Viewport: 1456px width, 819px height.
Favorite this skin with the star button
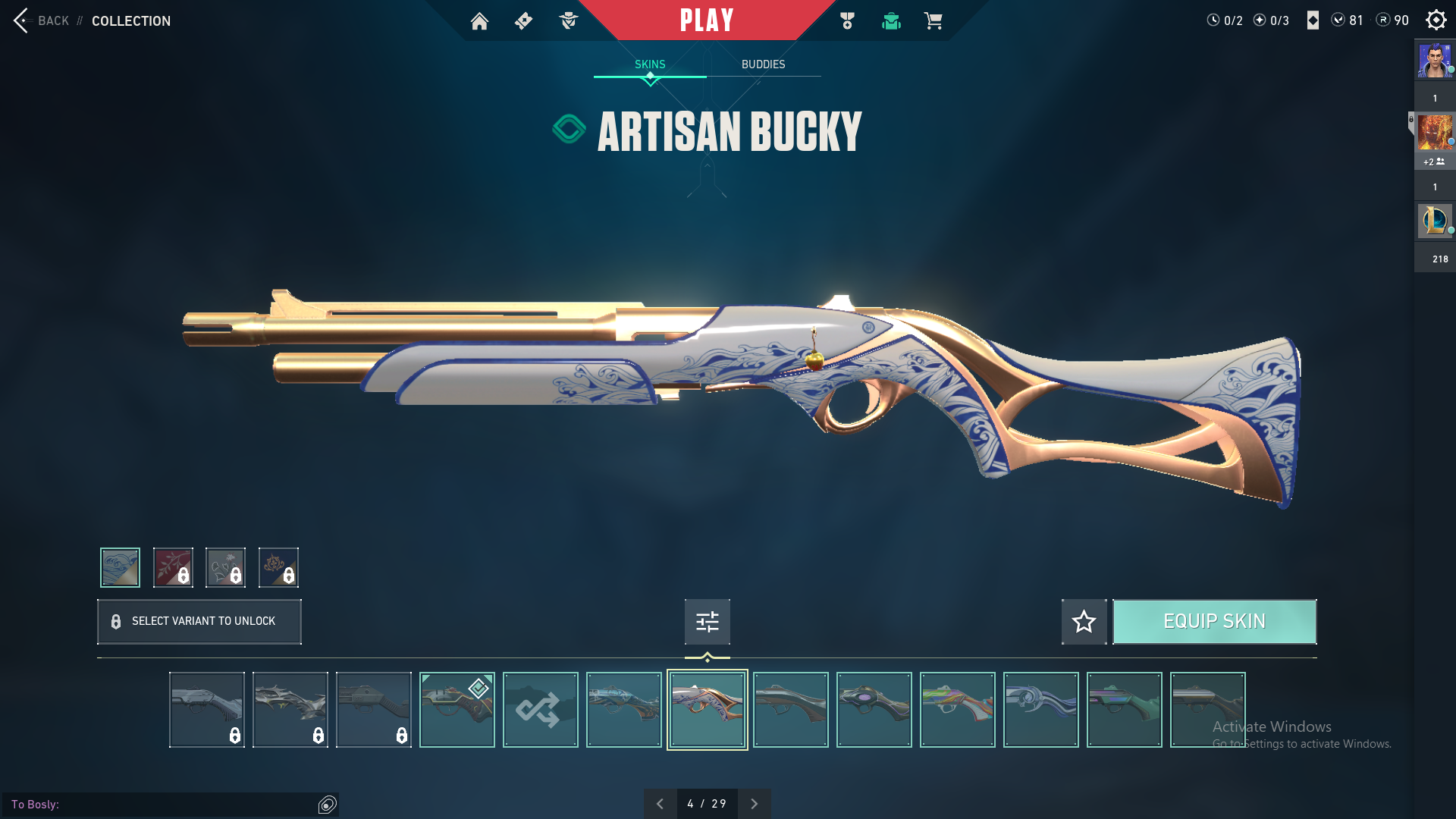(x=1084, y=622)
